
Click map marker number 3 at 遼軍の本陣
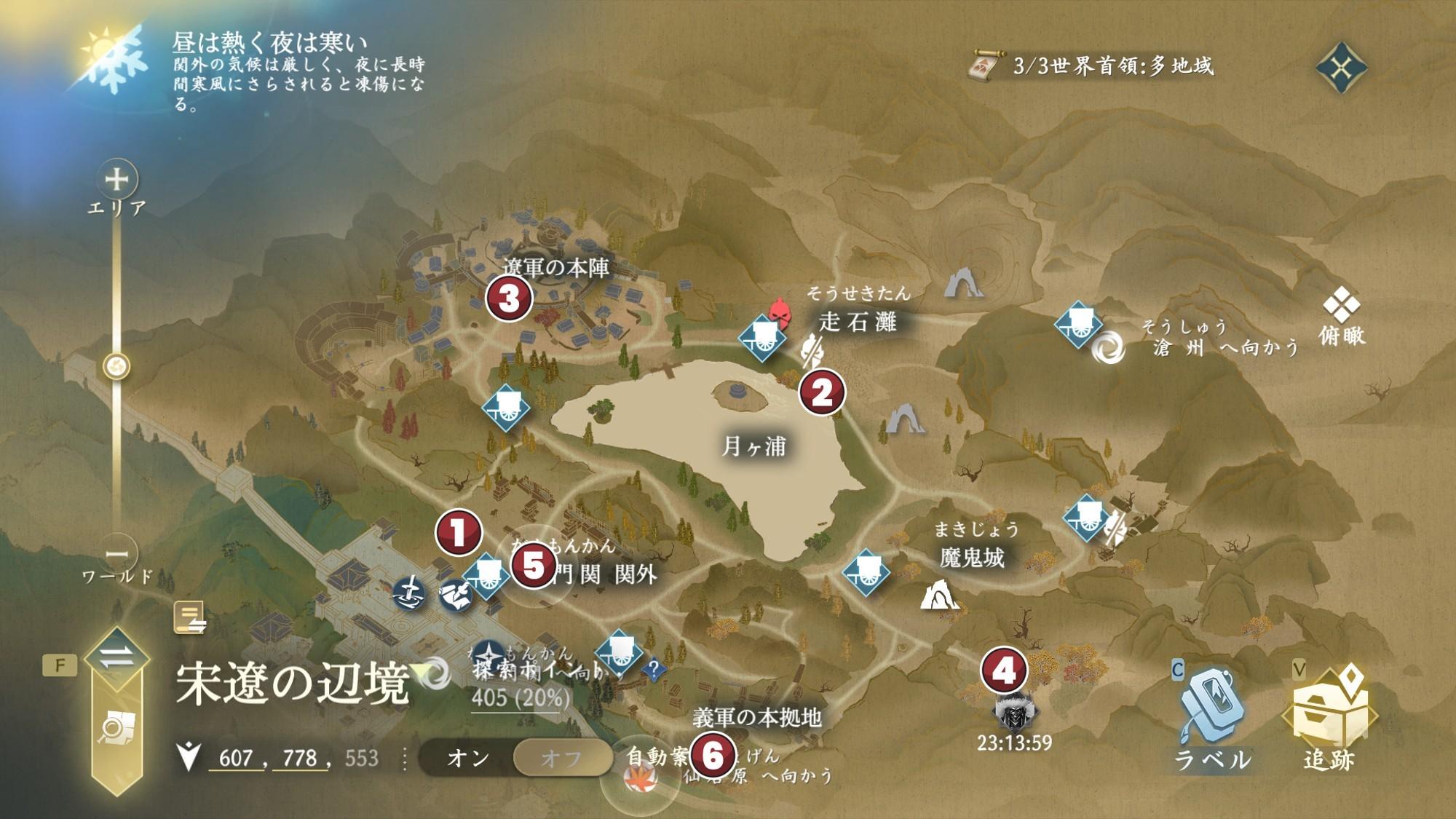point(509,298)
